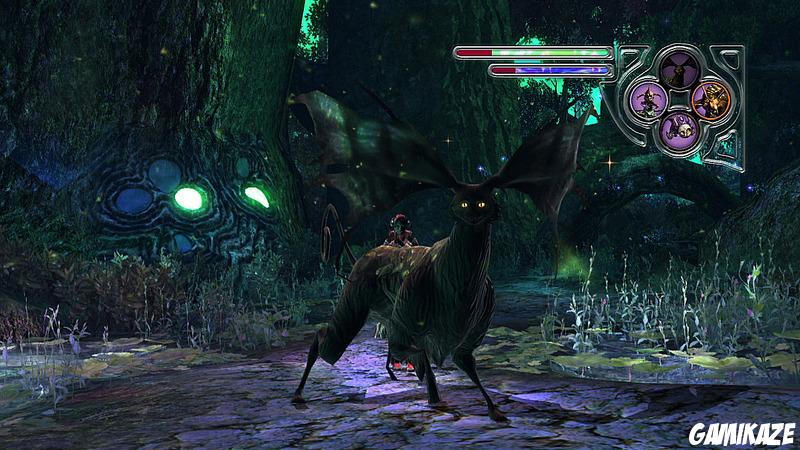Select the winged cat creature icon on top
Image resolution: width=800 pixels, height=450 pixels.
(x=678, y=69)
